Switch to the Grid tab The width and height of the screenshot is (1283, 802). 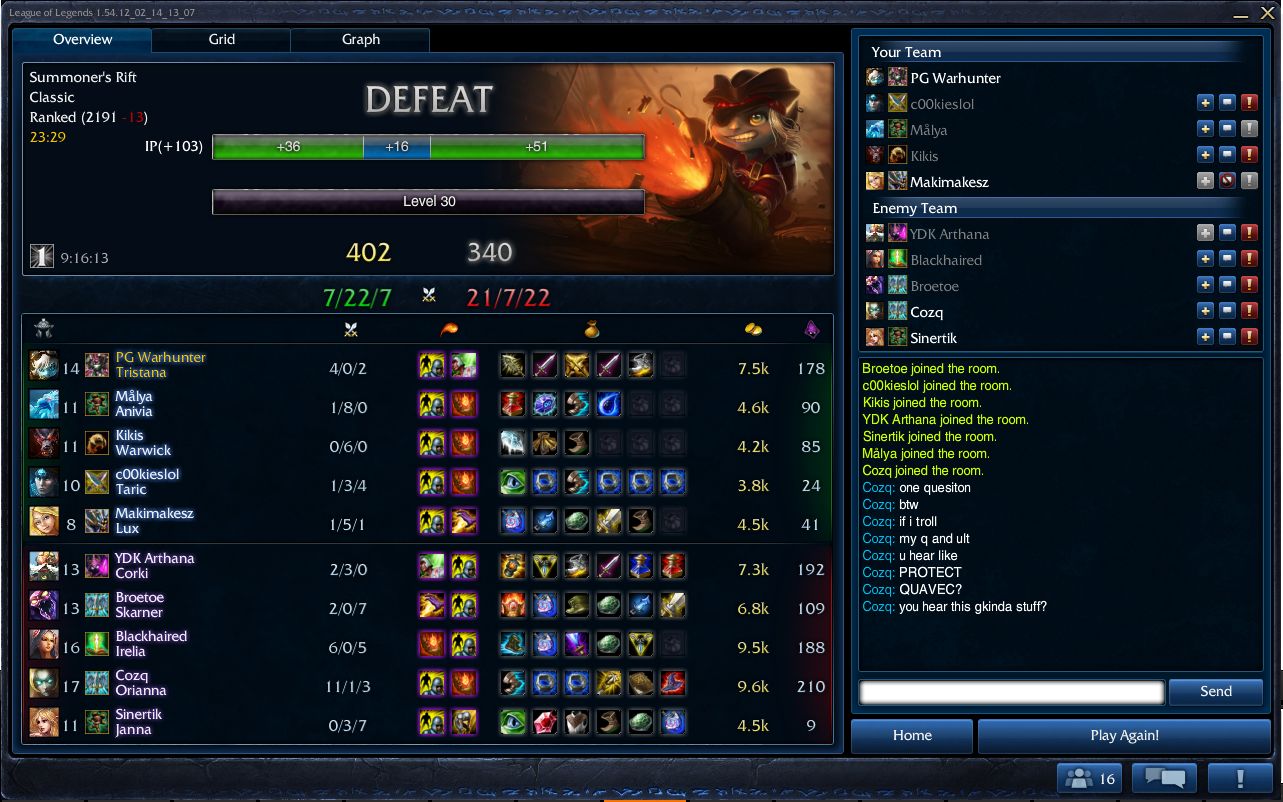click(x=221, y=40)
